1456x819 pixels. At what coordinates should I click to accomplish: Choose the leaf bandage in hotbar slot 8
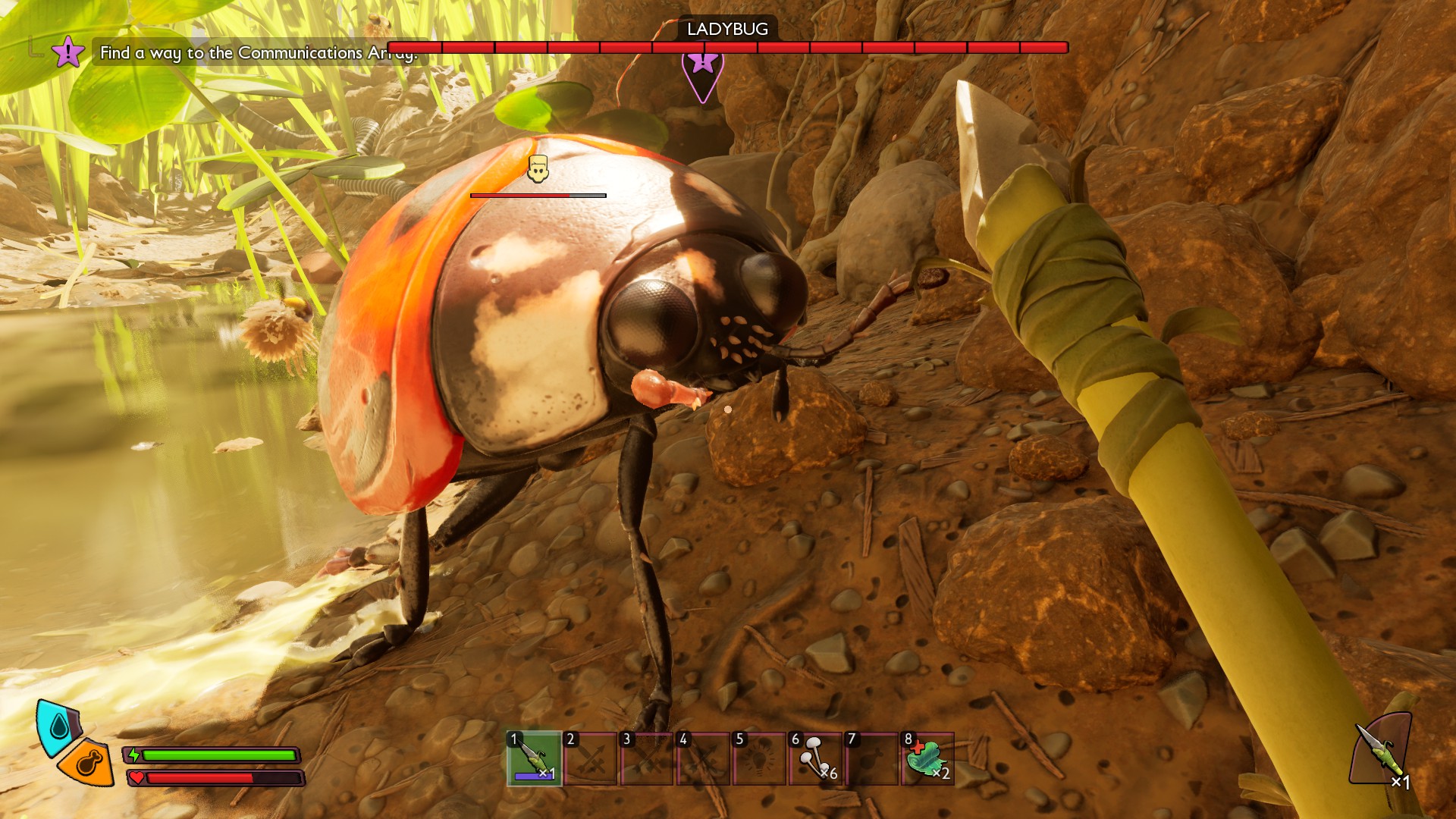point(928,758)
